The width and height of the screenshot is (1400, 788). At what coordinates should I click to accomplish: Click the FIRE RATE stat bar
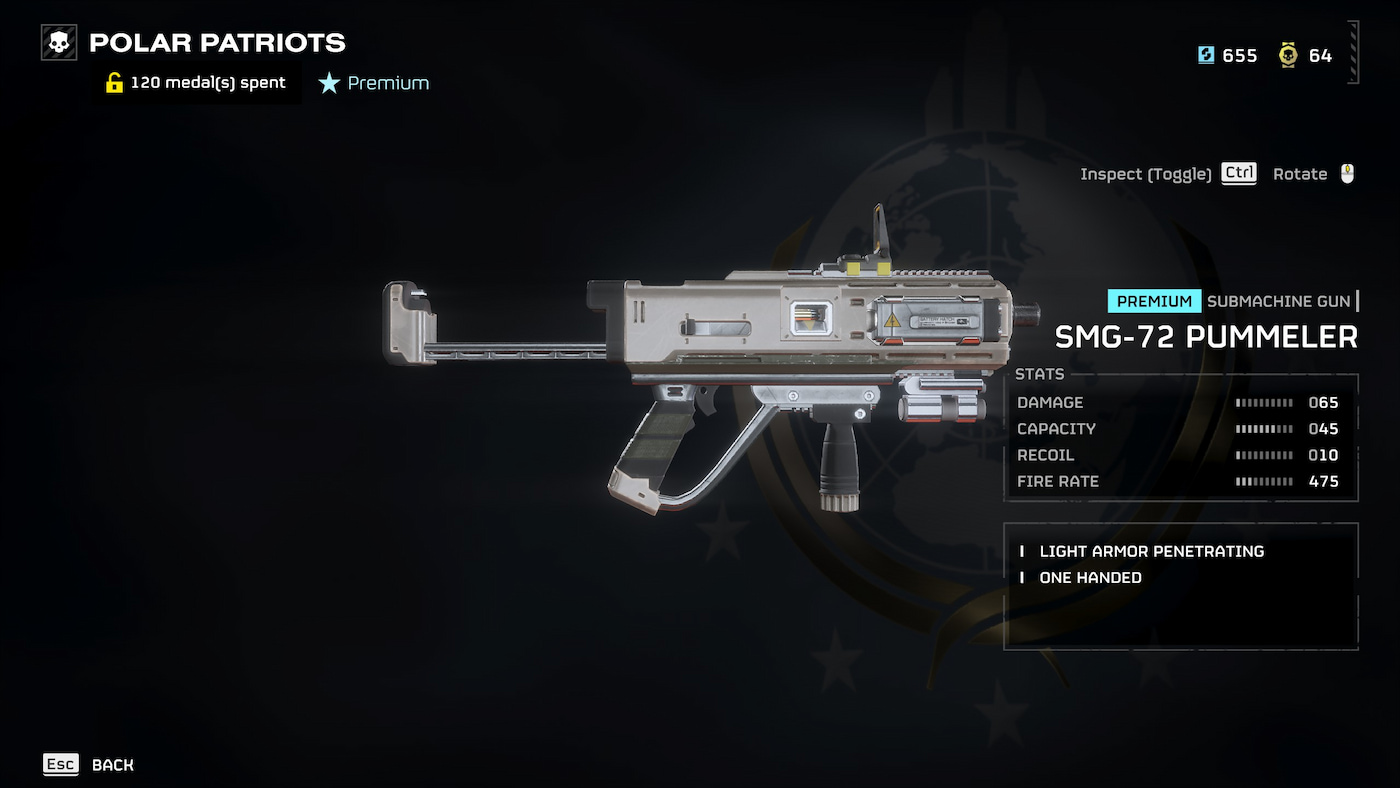pyautogui.click(x=1262, y=481)
